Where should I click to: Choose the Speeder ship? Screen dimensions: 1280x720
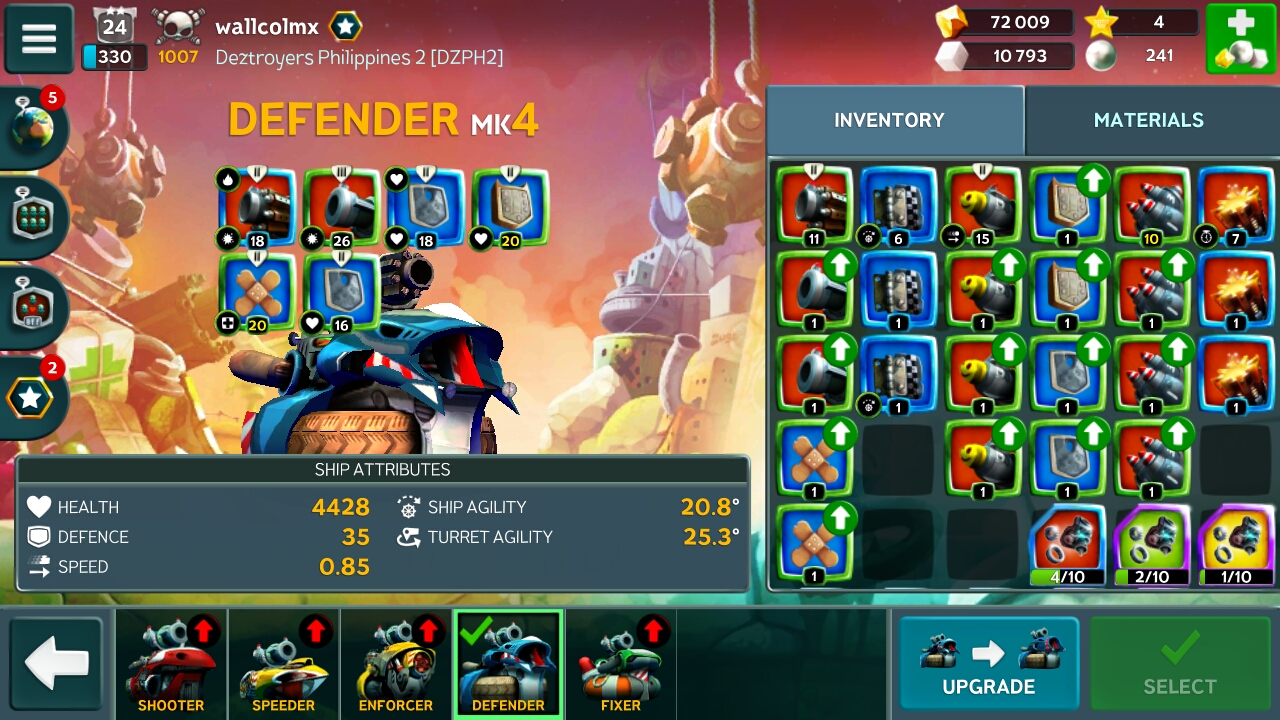pyautogui.click(x=283, y=664)
